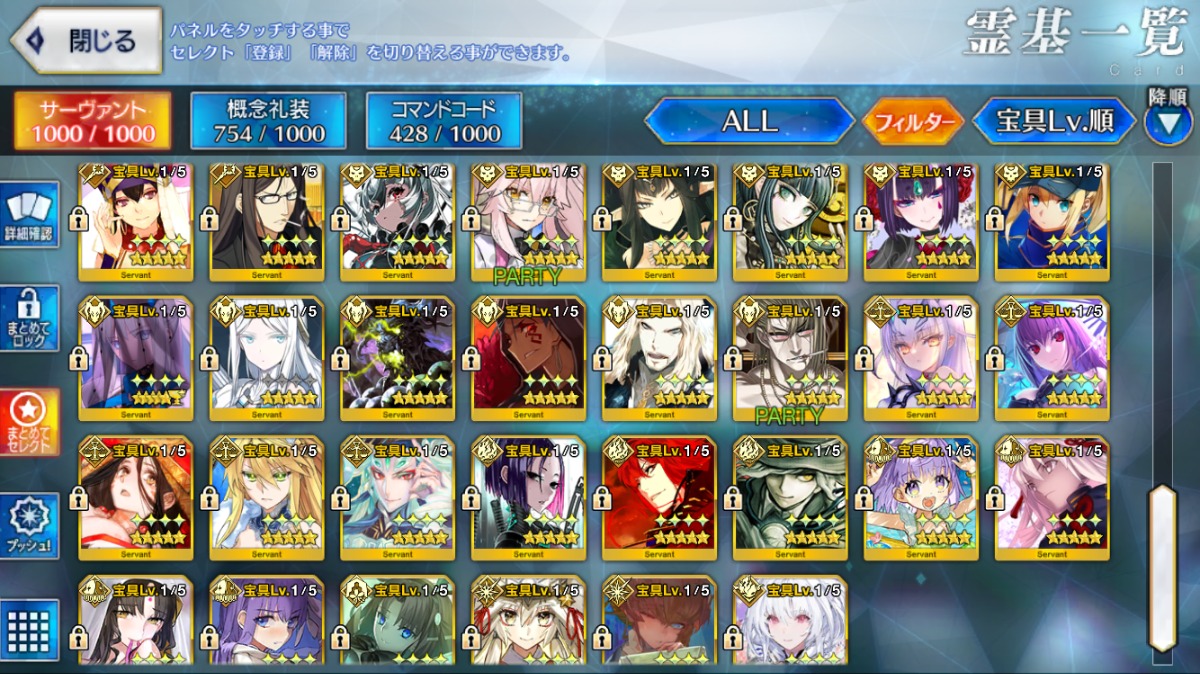Open the 概念礼装 tab

(269, 121)
